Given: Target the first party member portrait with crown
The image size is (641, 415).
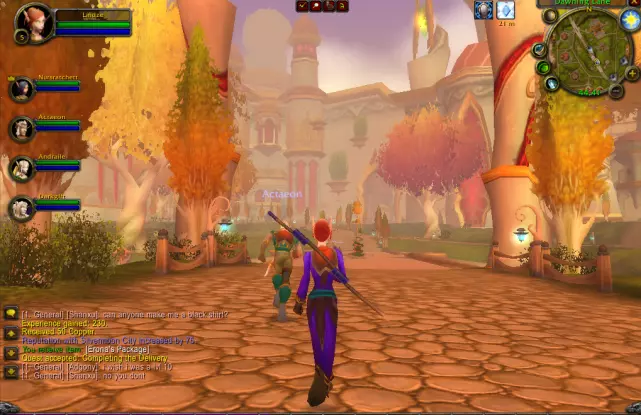Looking at the screenshot, I should coord(22,89).
